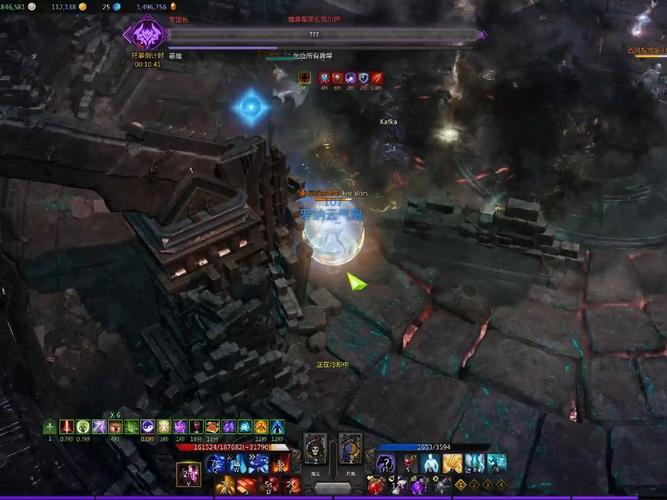Click the green plus buff icon

(50, 427)
